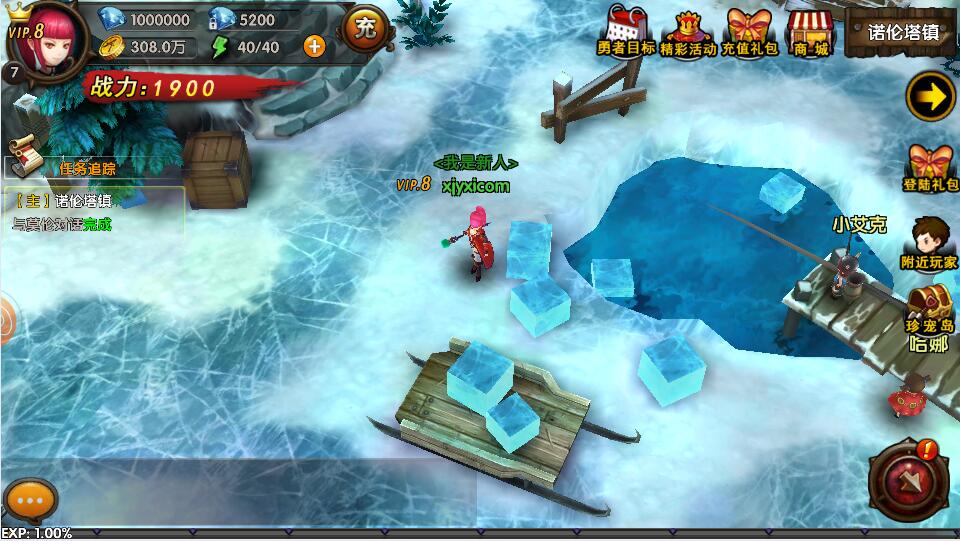The image size is (960, 541).
Task: Claim the 登陆礼包 login gift
Action: tap(932, 168)
